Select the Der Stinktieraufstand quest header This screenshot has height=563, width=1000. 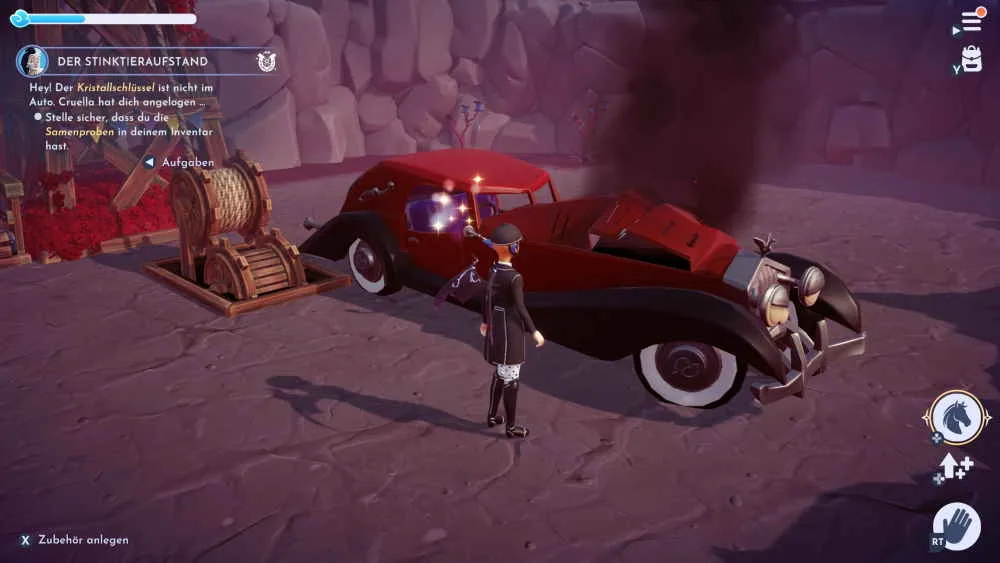(132, 61)
